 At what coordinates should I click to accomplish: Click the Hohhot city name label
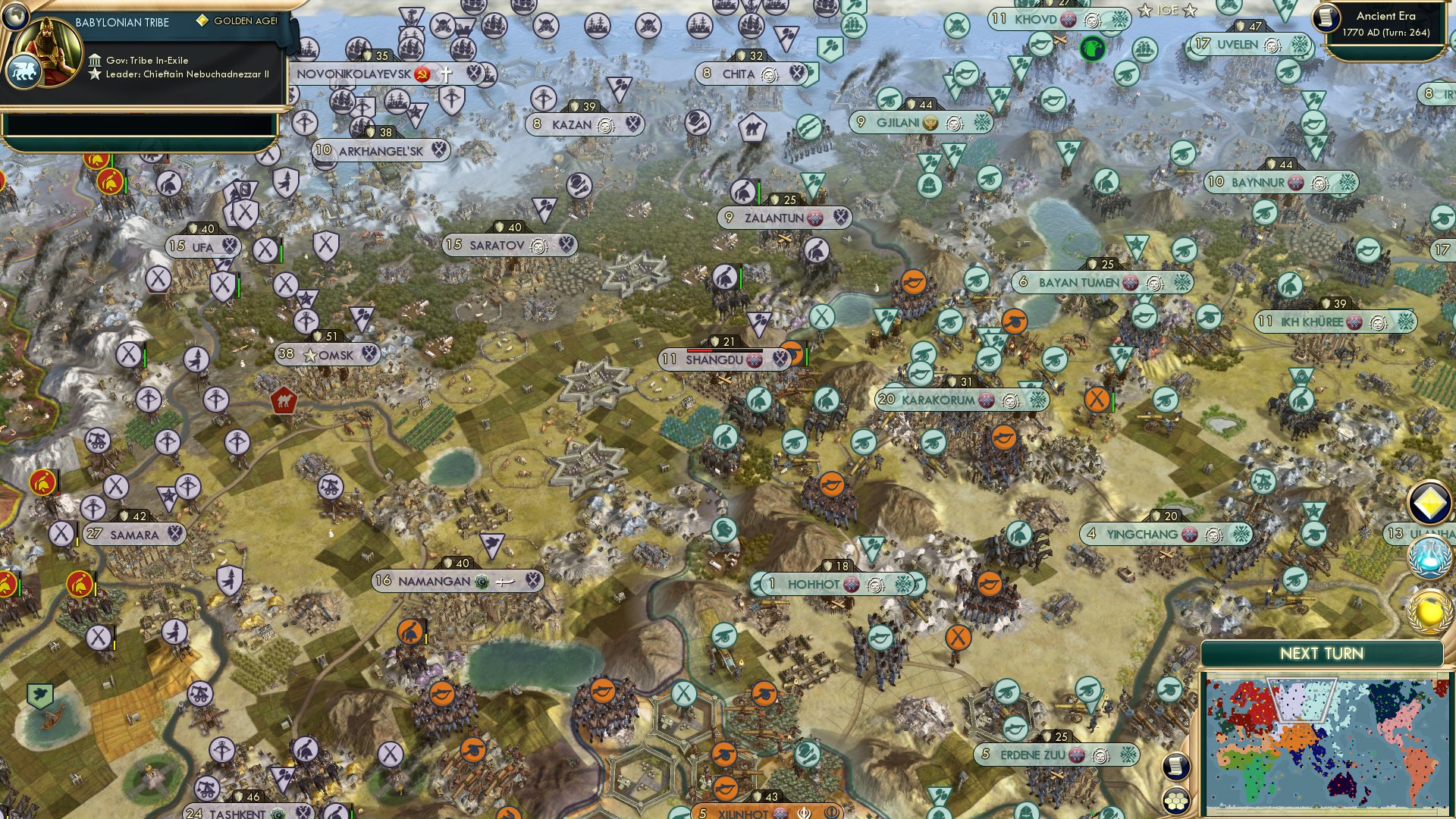pos(815,585)
